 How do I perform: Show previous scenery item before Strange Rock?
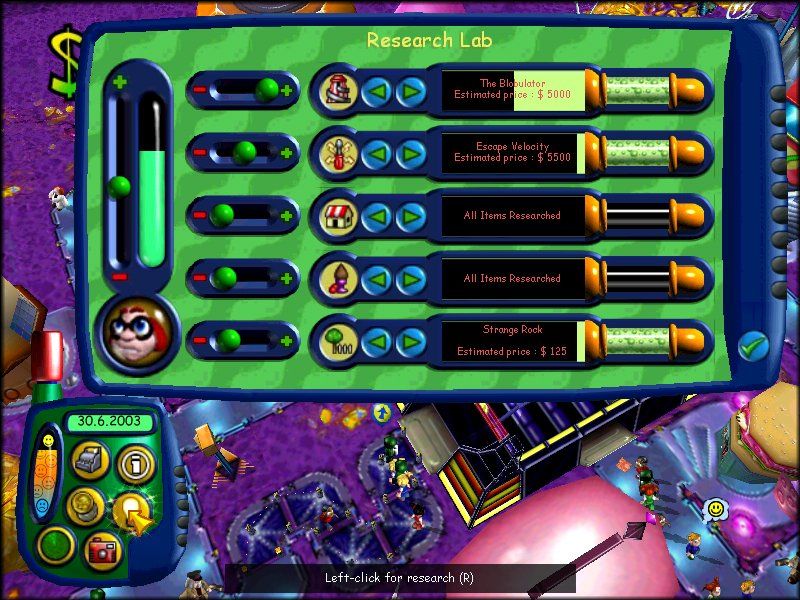pos(375,341)
